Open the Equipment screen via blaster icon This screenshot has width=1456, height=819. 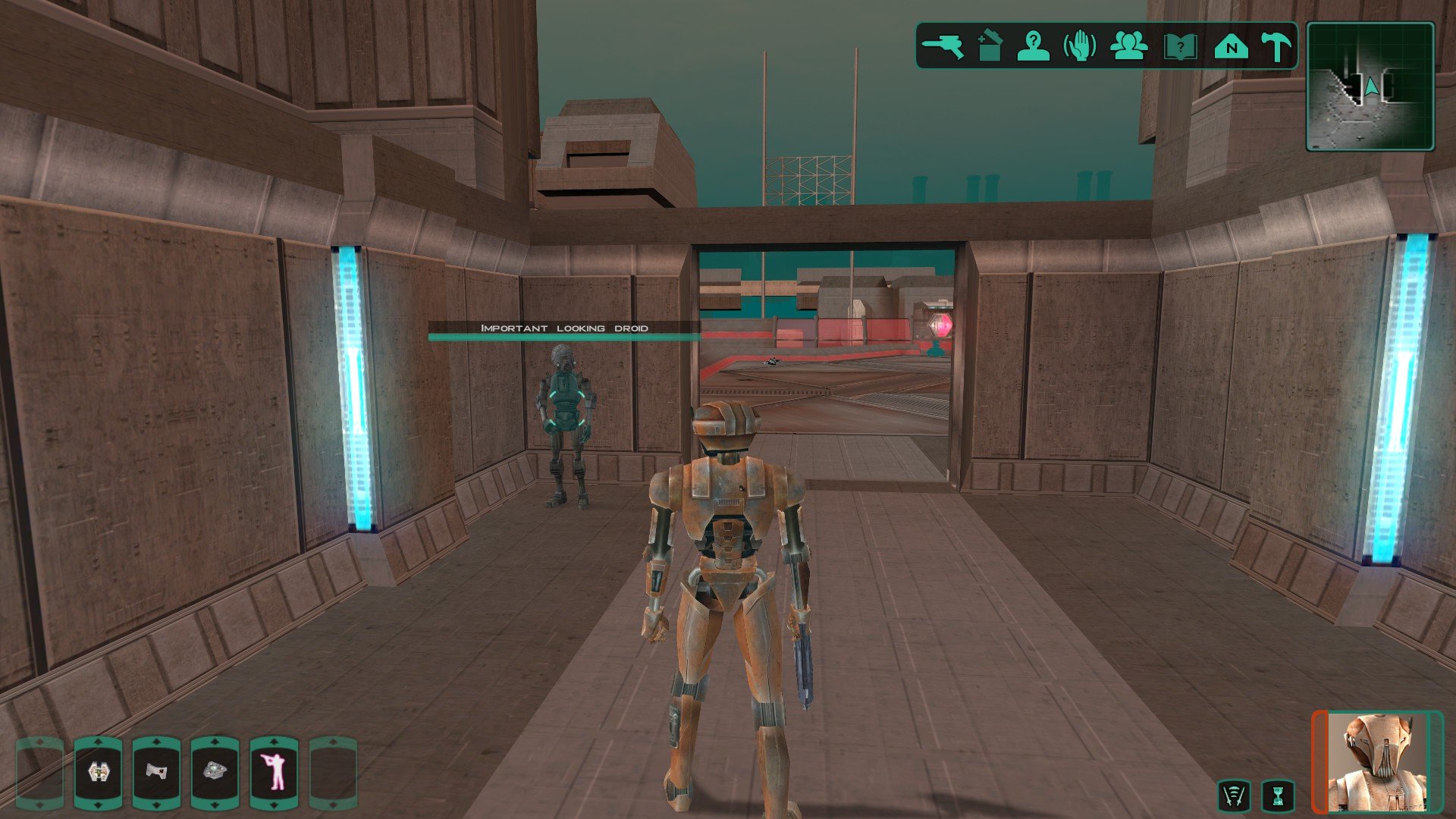tap(943, 46)
